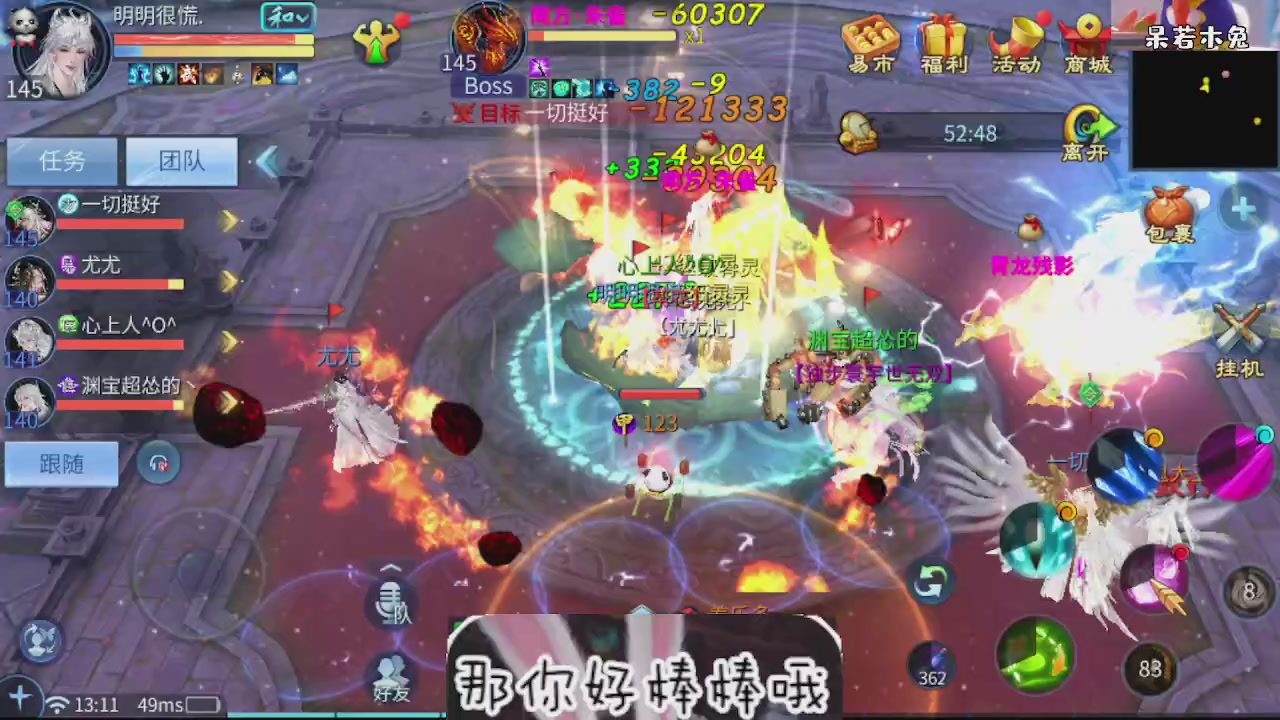The image size is (1280, 720).
Task: Open the 和 chat channel dropdown
Action: (x=290, y=18)
